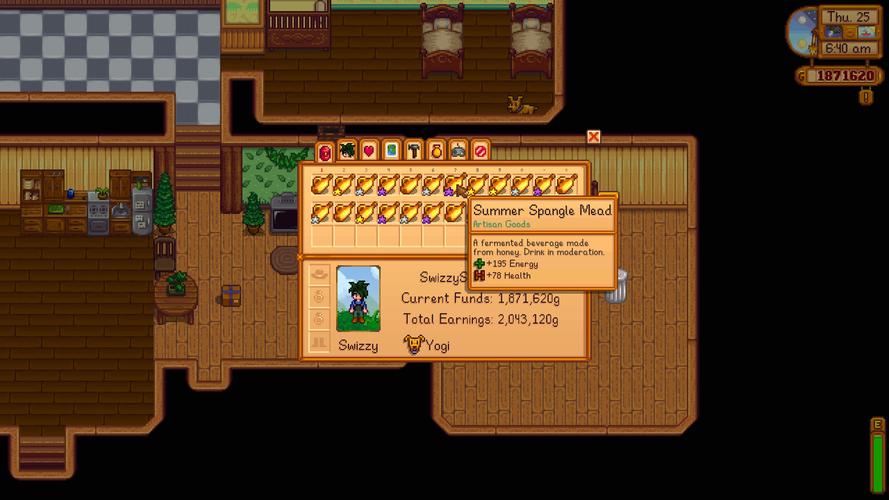The width and height of the screenshot is (889, 500).
Task: Open the quest journal exclamation icon
Action: point(866,97)
